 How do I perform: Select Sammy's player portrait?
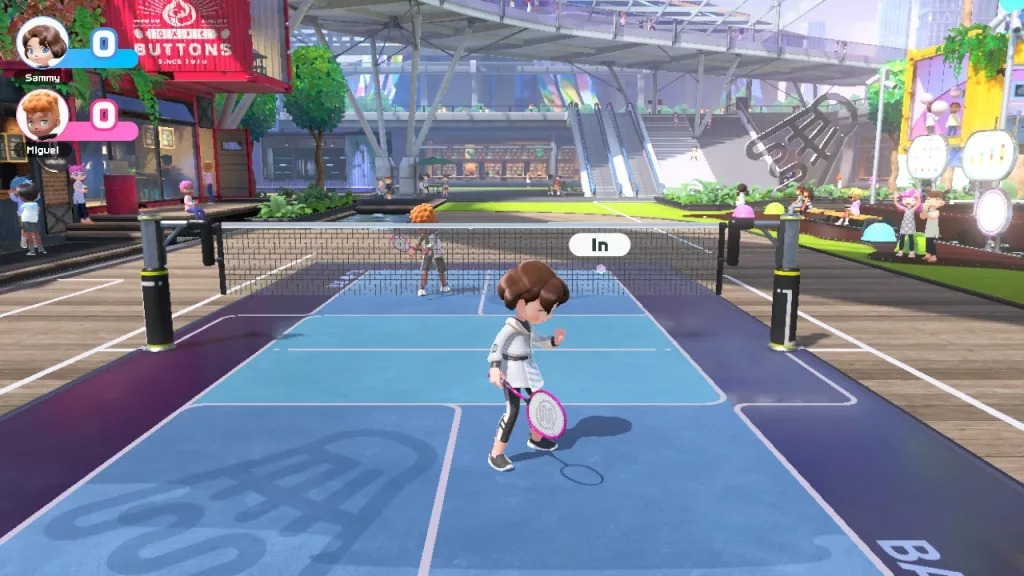42,42
